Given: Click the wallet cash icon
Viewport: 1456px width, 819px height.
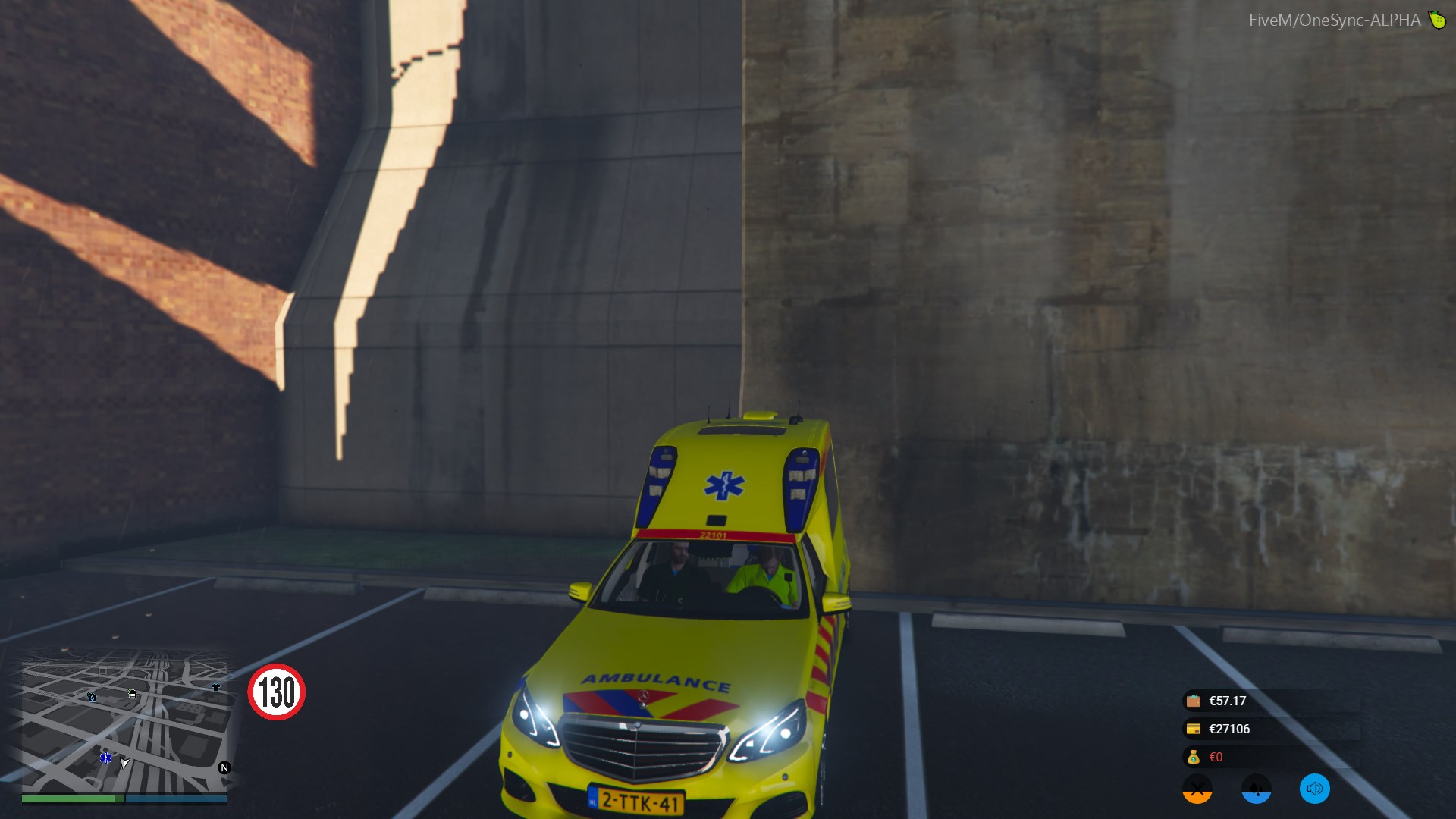Looking at the screenshot, I should click(1194, 701).
